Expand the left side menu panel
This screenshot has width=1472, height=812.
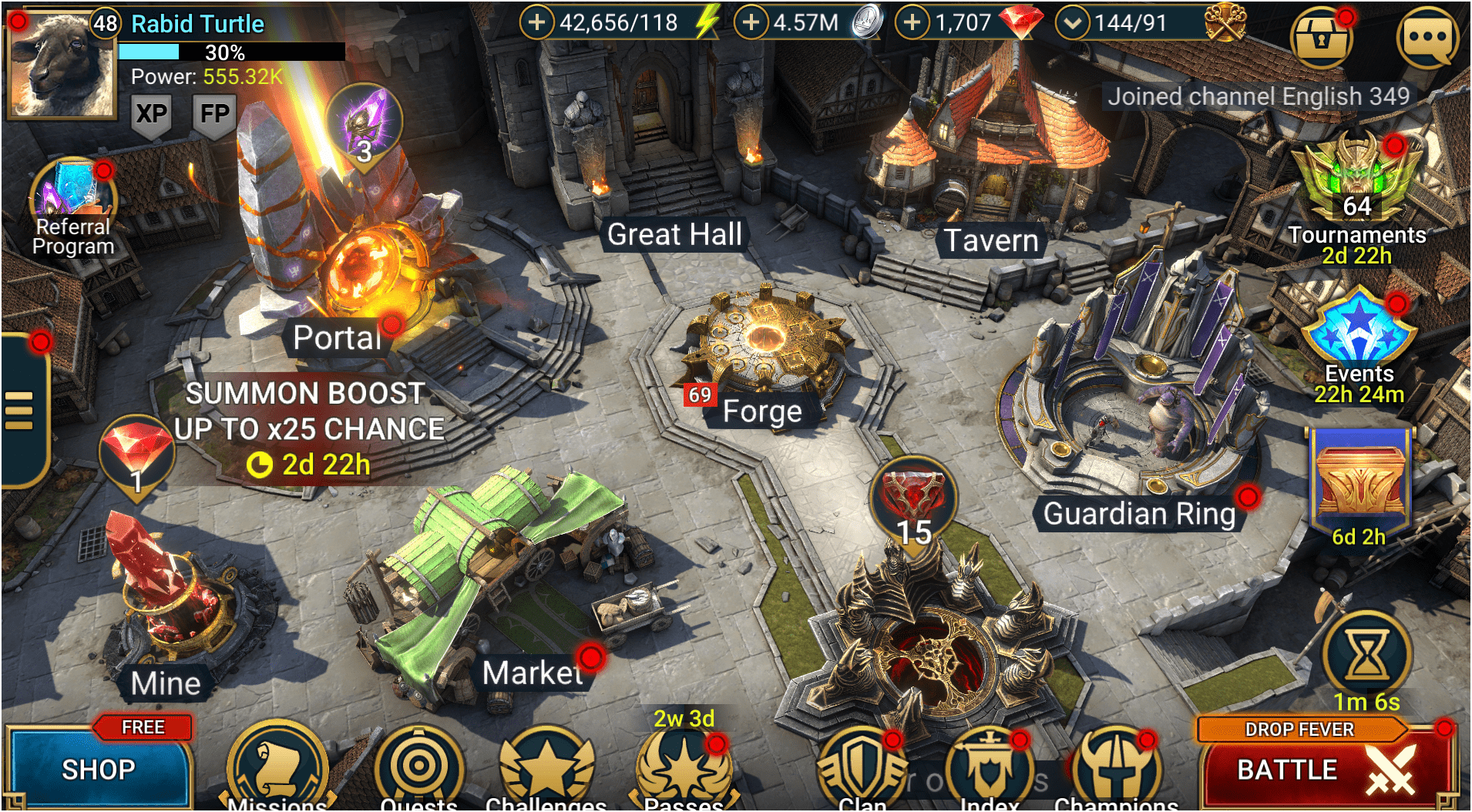tap(18, 409)
